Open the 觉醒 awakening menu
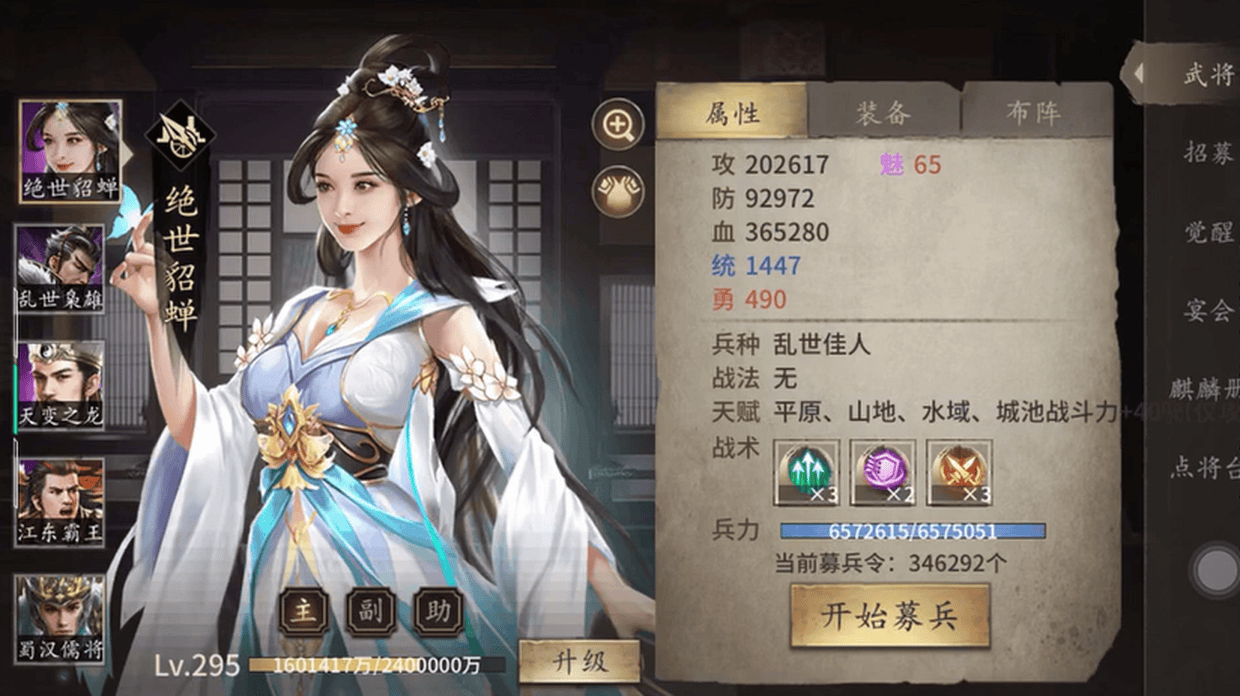Image resolution: width=1240 pixels, height=696 pixels. 1207,232
